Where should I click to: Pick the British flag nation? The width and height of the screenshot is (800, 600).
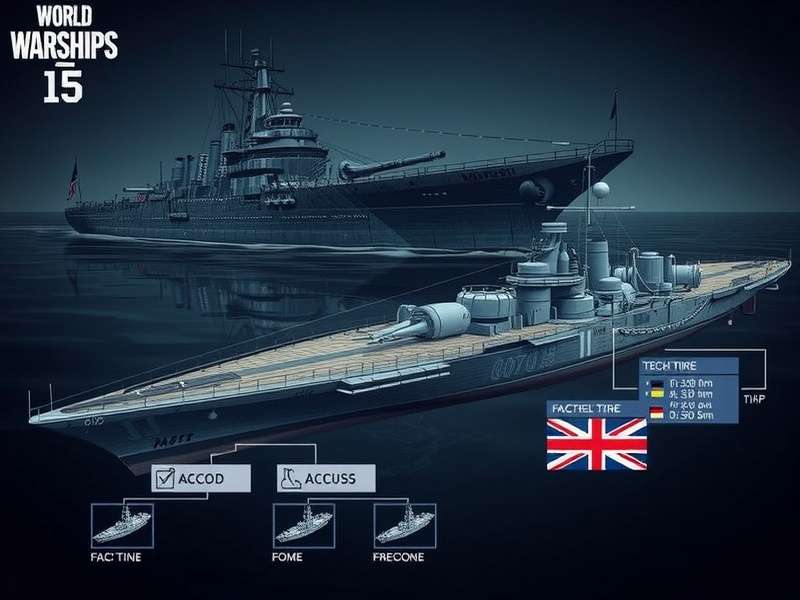click(x=596, y=444)
